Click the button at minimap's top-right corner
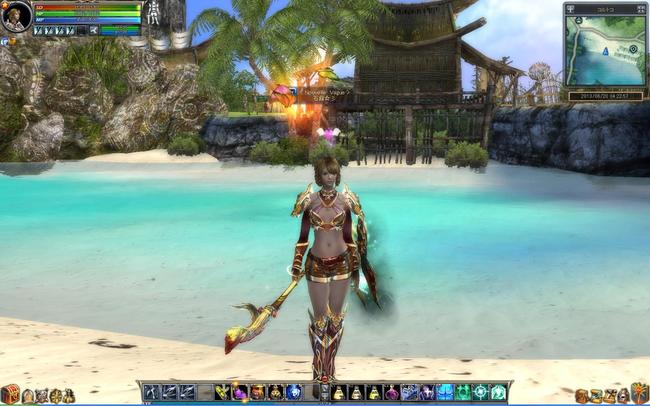This screenshot has width=650, height=406. tap(641, 8)
